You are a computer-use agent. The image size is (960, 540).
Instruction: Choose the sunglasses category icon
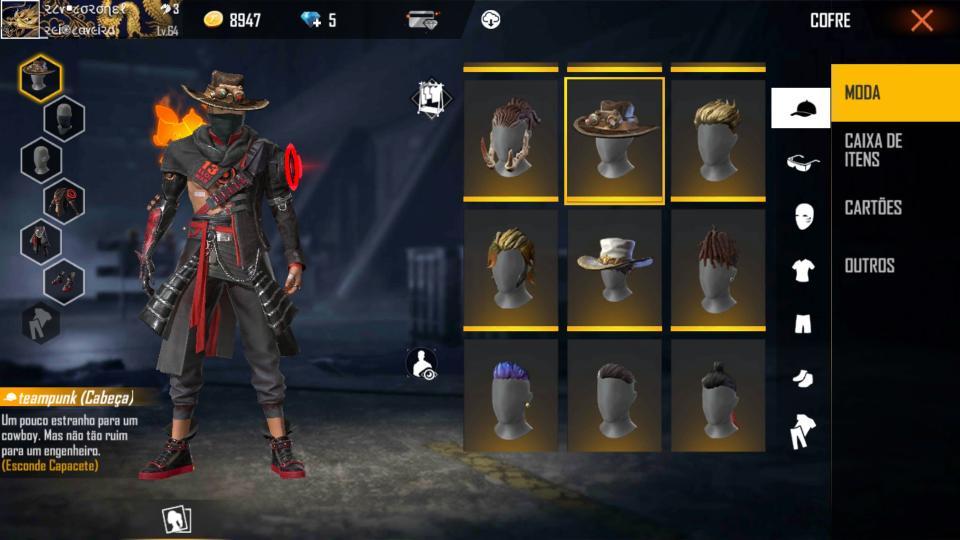[x=802, y=162]
